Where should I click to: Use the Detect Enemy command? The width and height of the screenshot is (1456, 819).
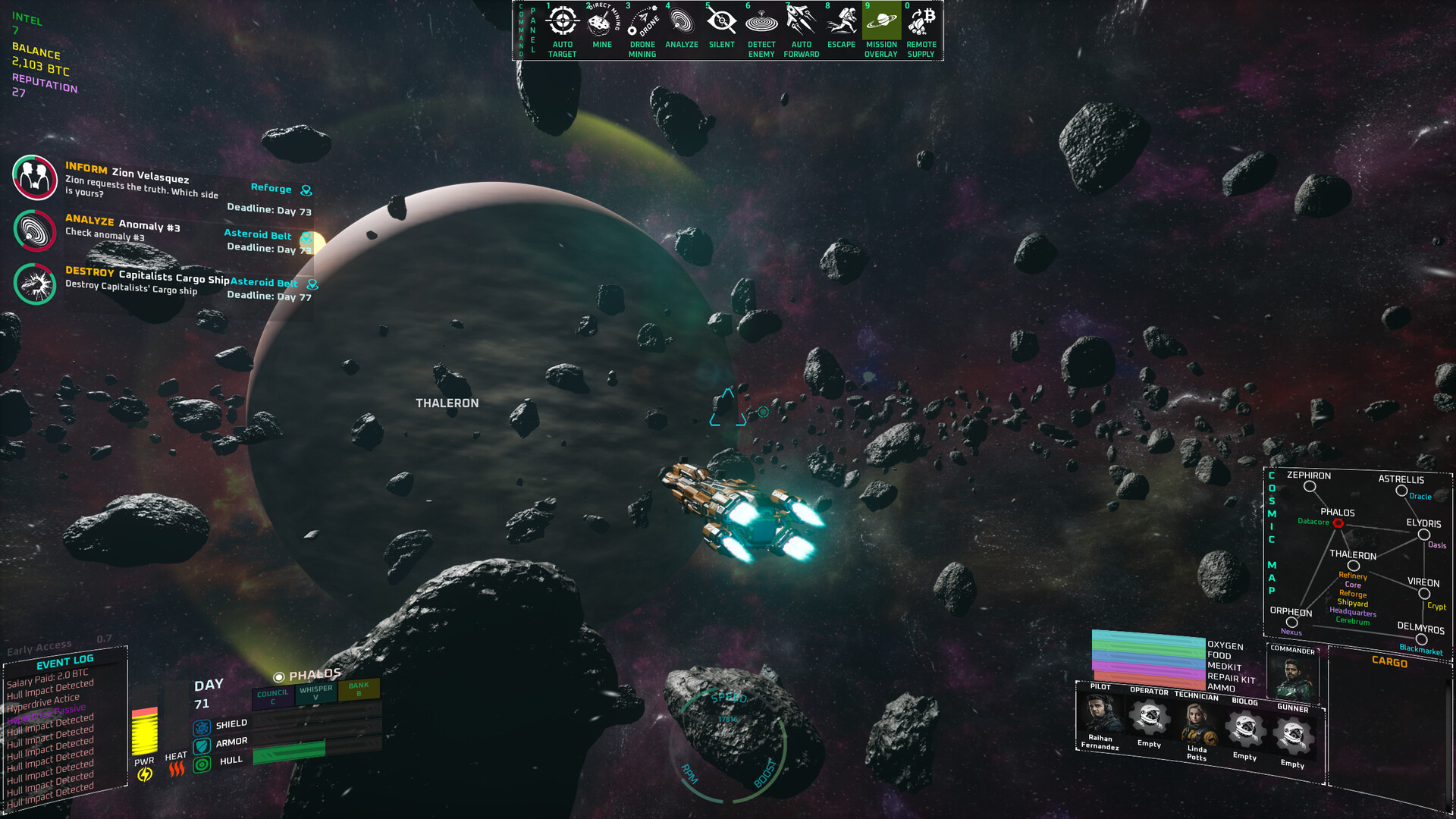click(x=761, y=23)
